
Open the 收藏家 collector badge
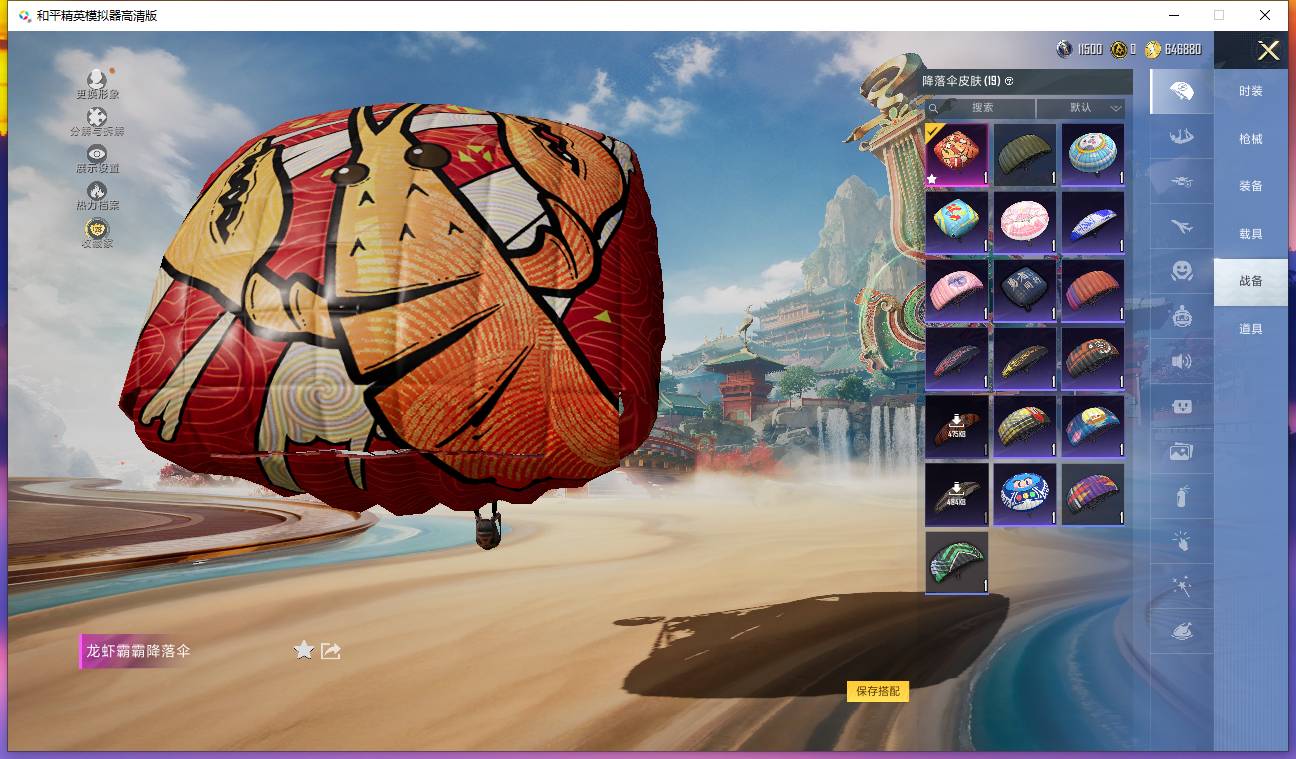97,232
